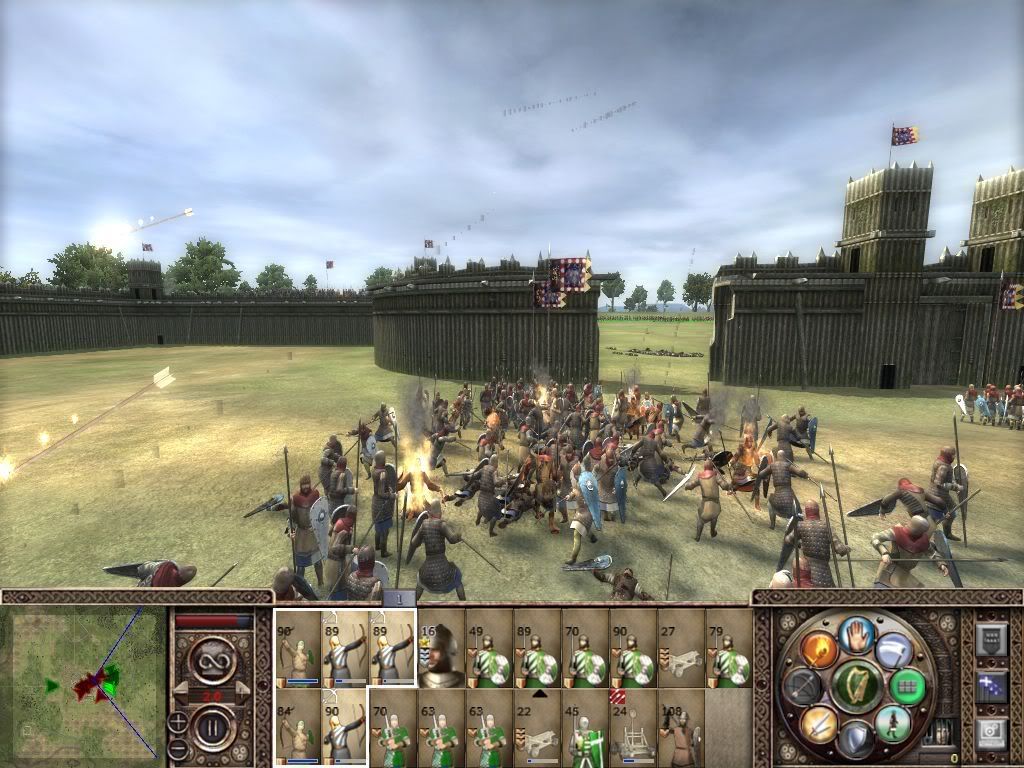Click the green formation grid icon
Screen dimensions: 1024x768
coord(907,686)
